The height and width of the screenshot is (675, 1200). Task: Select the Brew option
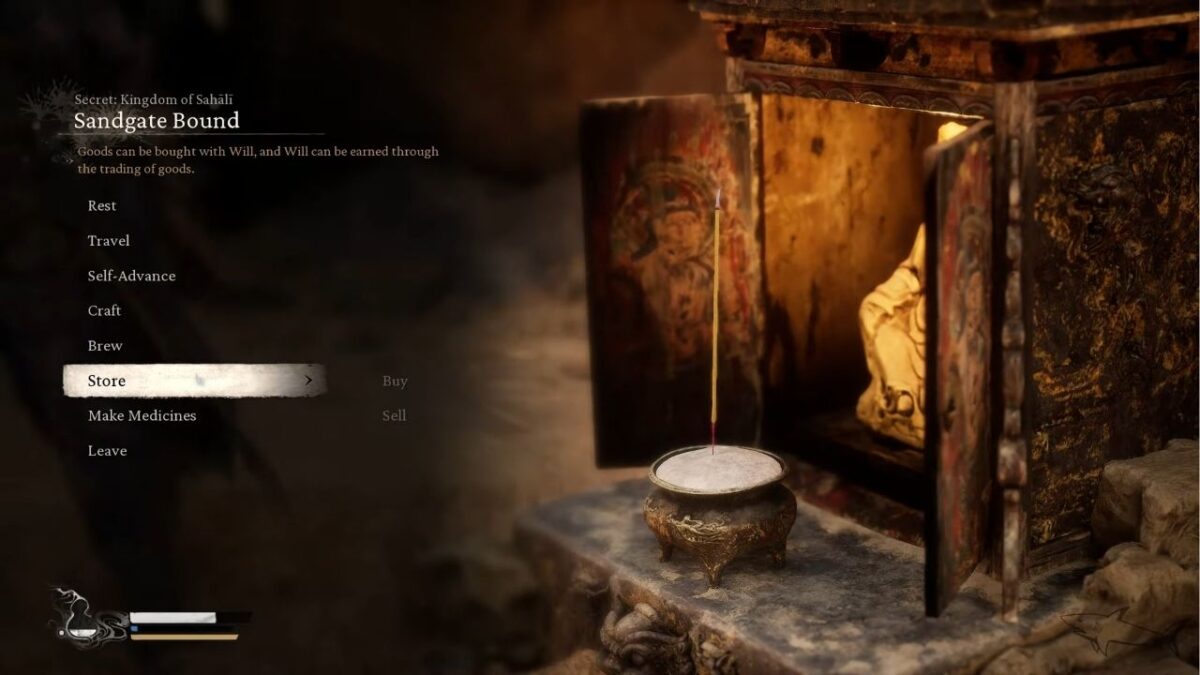105,346
